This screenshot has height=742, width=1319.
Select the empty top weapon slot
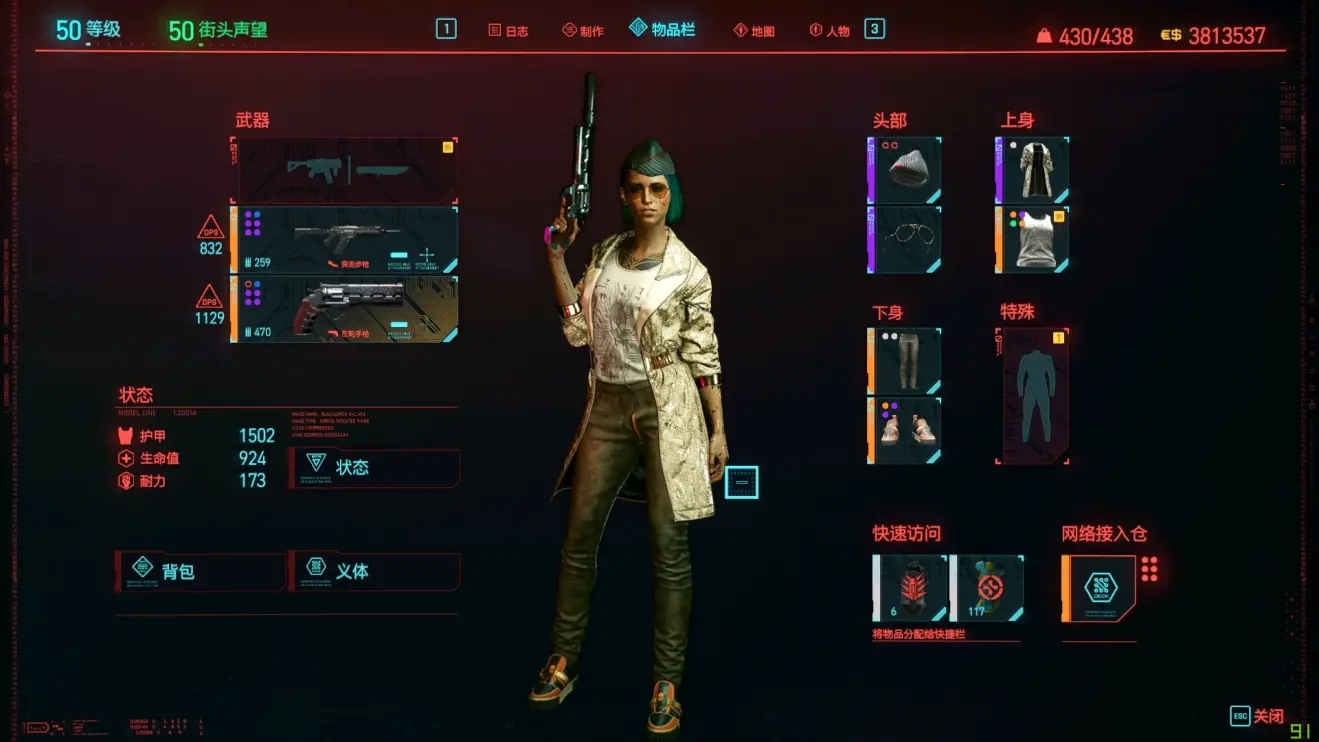point(345,170)
